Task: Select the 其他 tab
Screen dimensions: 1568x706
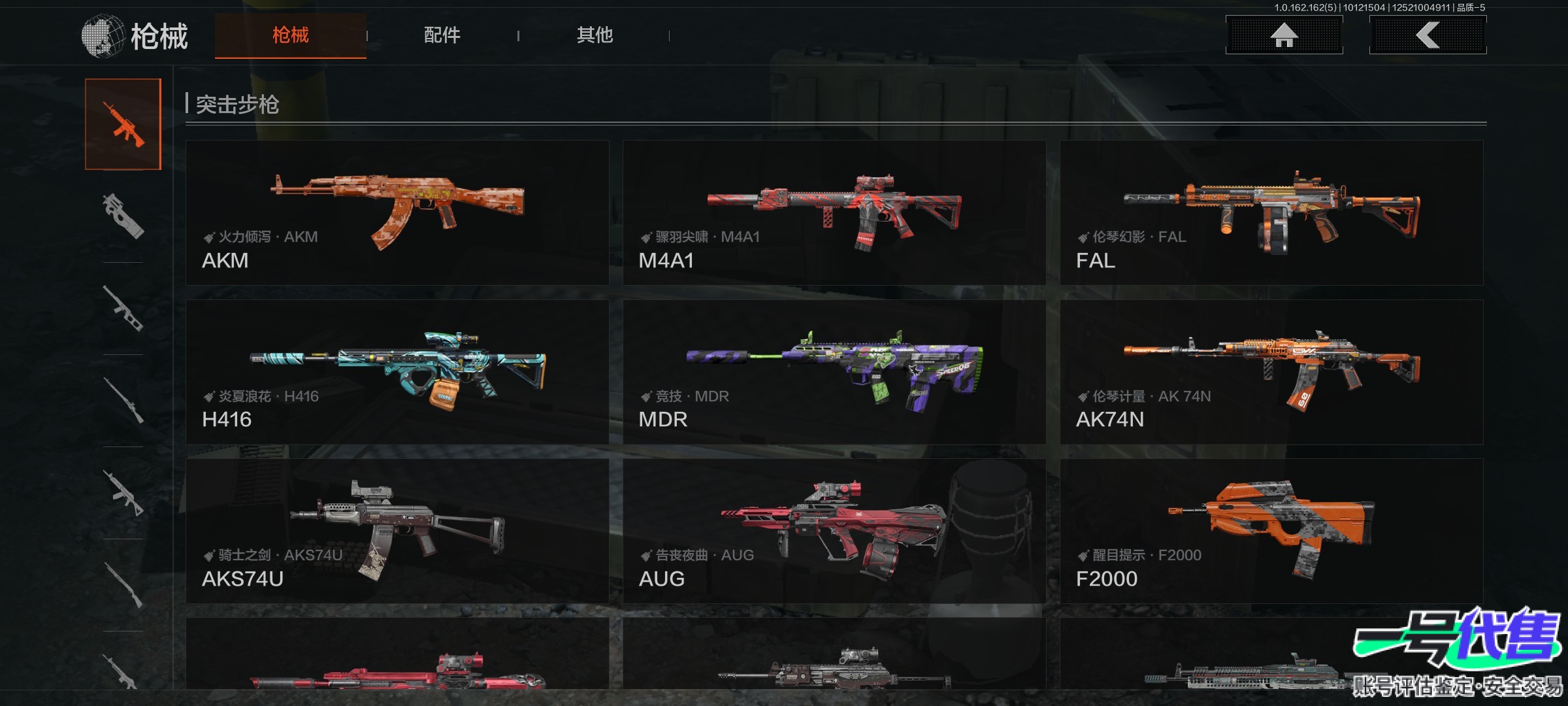Action: click(595, 35)
